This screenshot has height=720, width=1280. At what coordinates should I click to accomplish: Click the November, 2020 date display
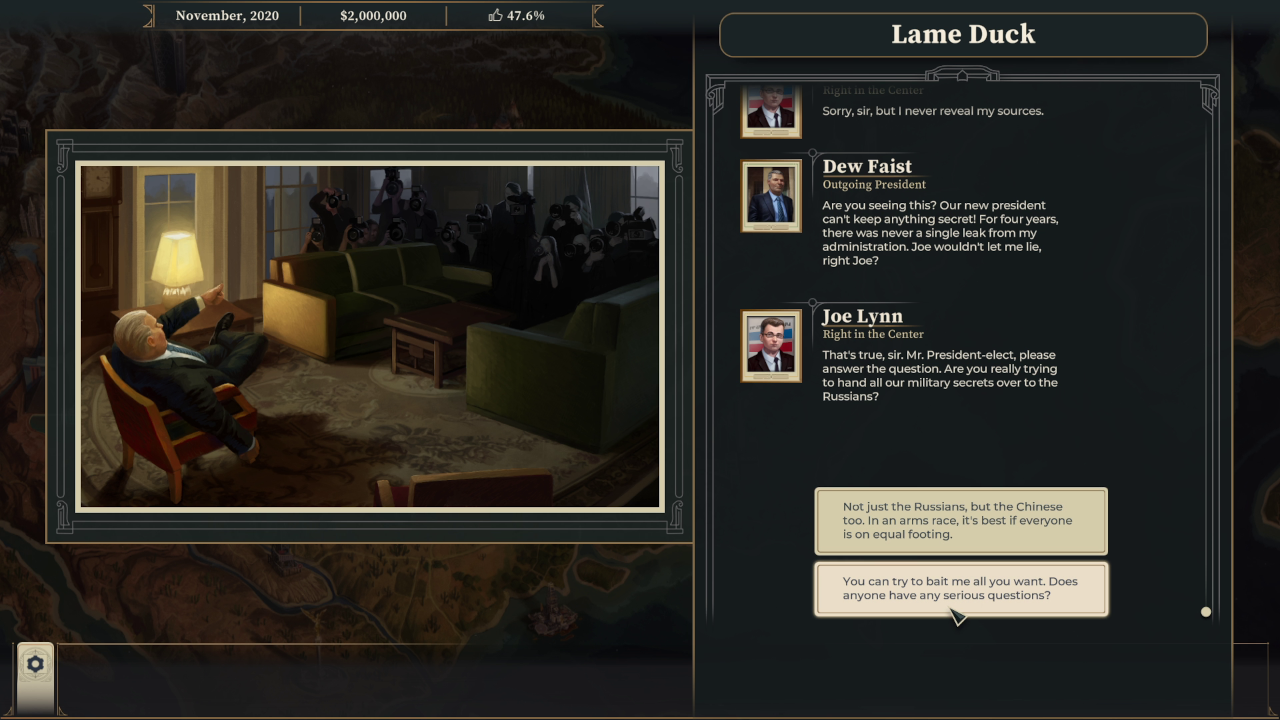click(x=226, y=15)
